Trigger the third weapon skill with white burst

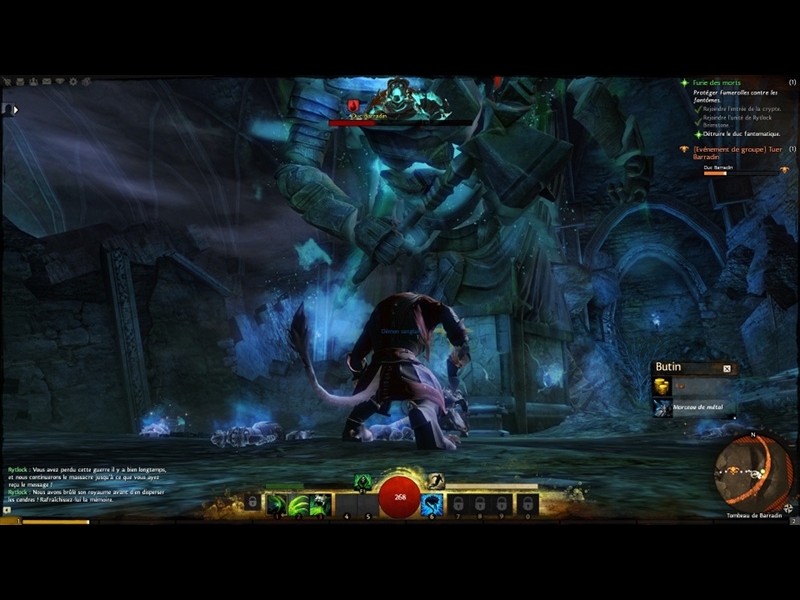click(319, 505)
